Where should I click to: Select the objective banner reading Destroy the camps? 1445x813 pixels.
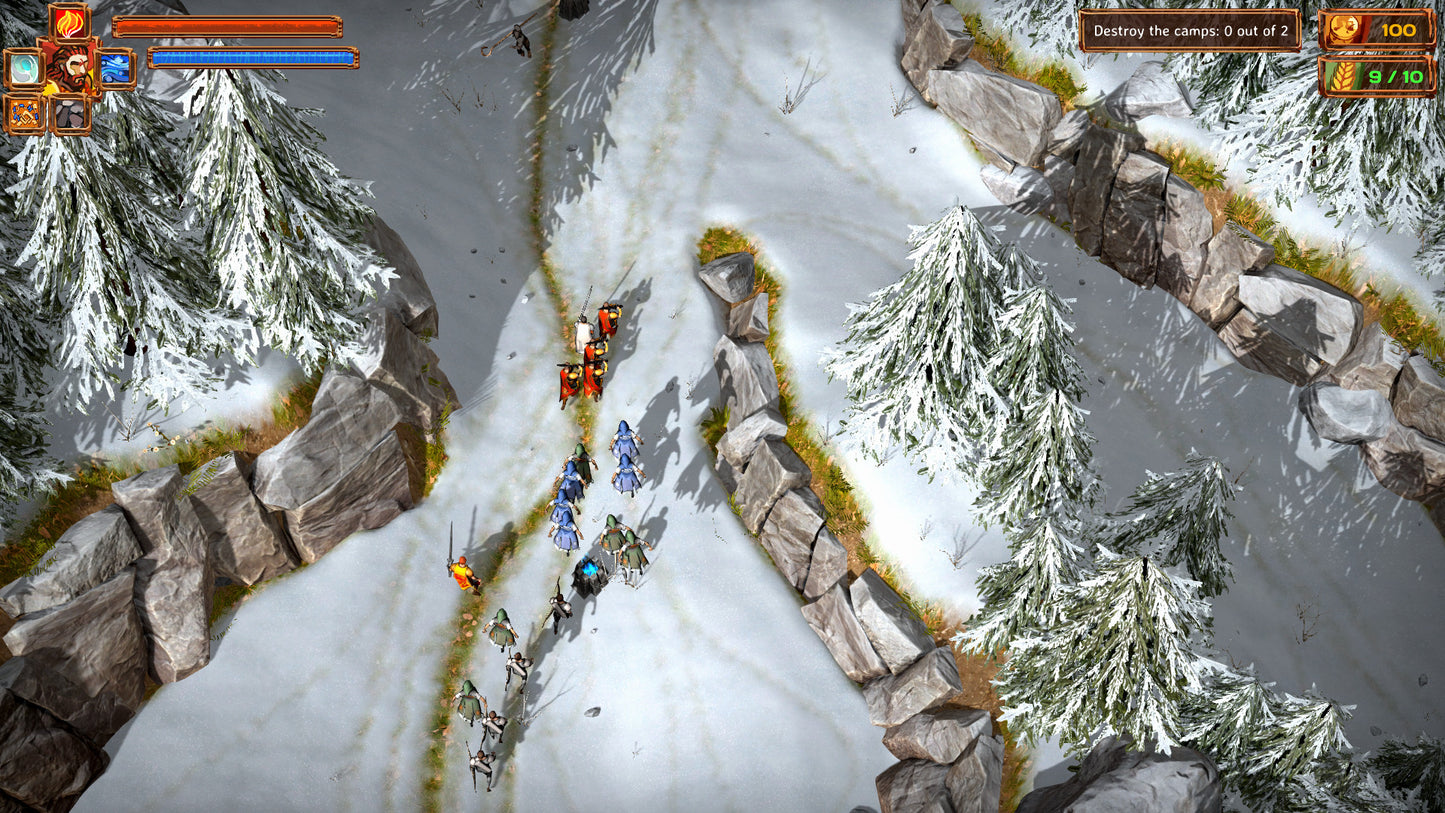tap(1191, 31)
